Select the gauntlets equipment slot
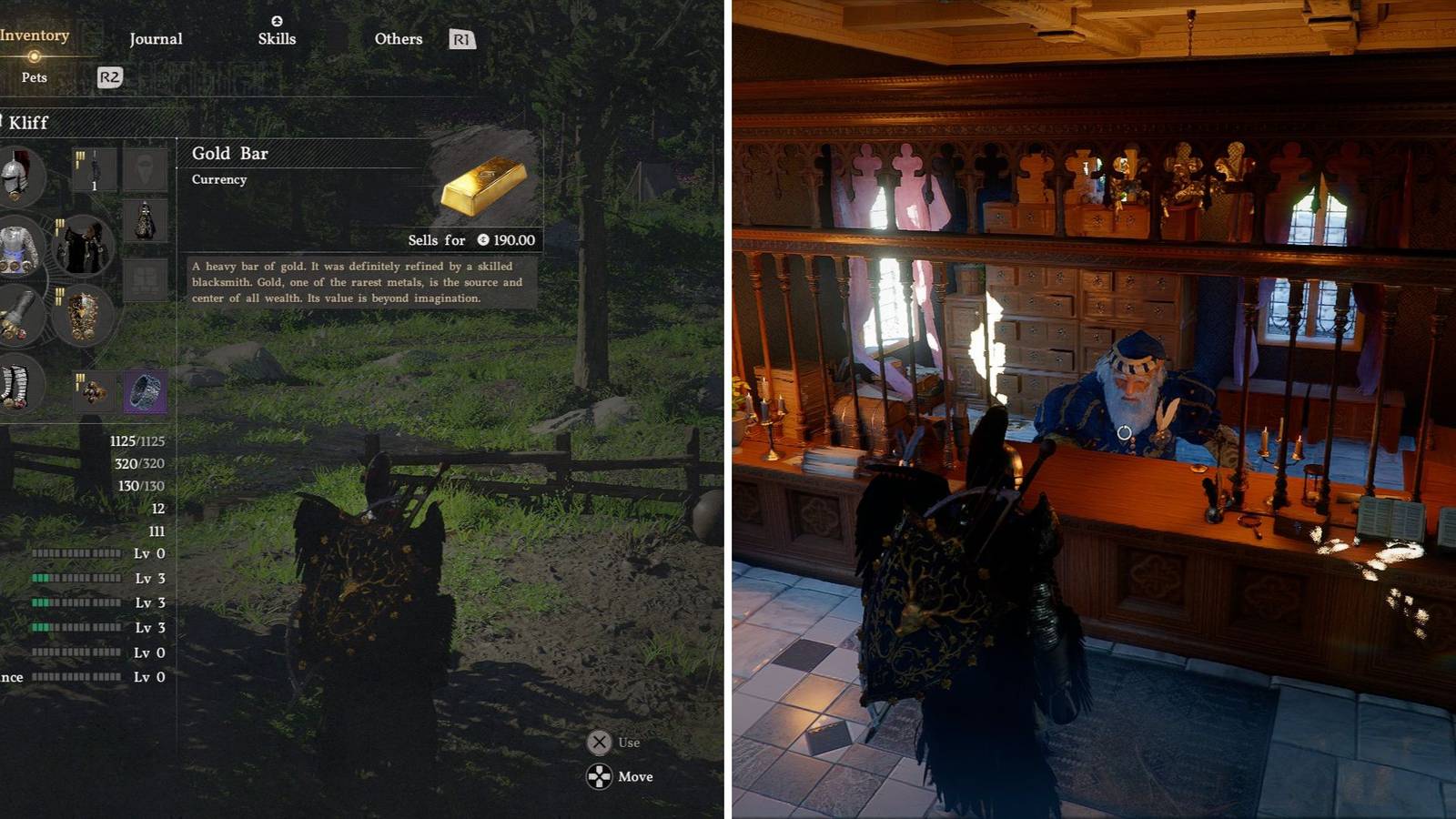 point(19,318)
